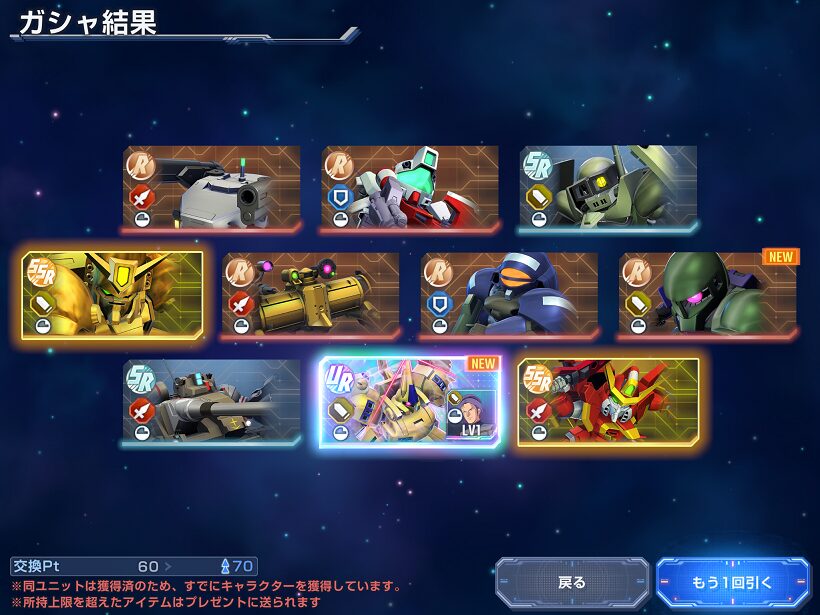
Task: Choose the NEW R green pink-eyed card
Action: (x=707, y=295)
